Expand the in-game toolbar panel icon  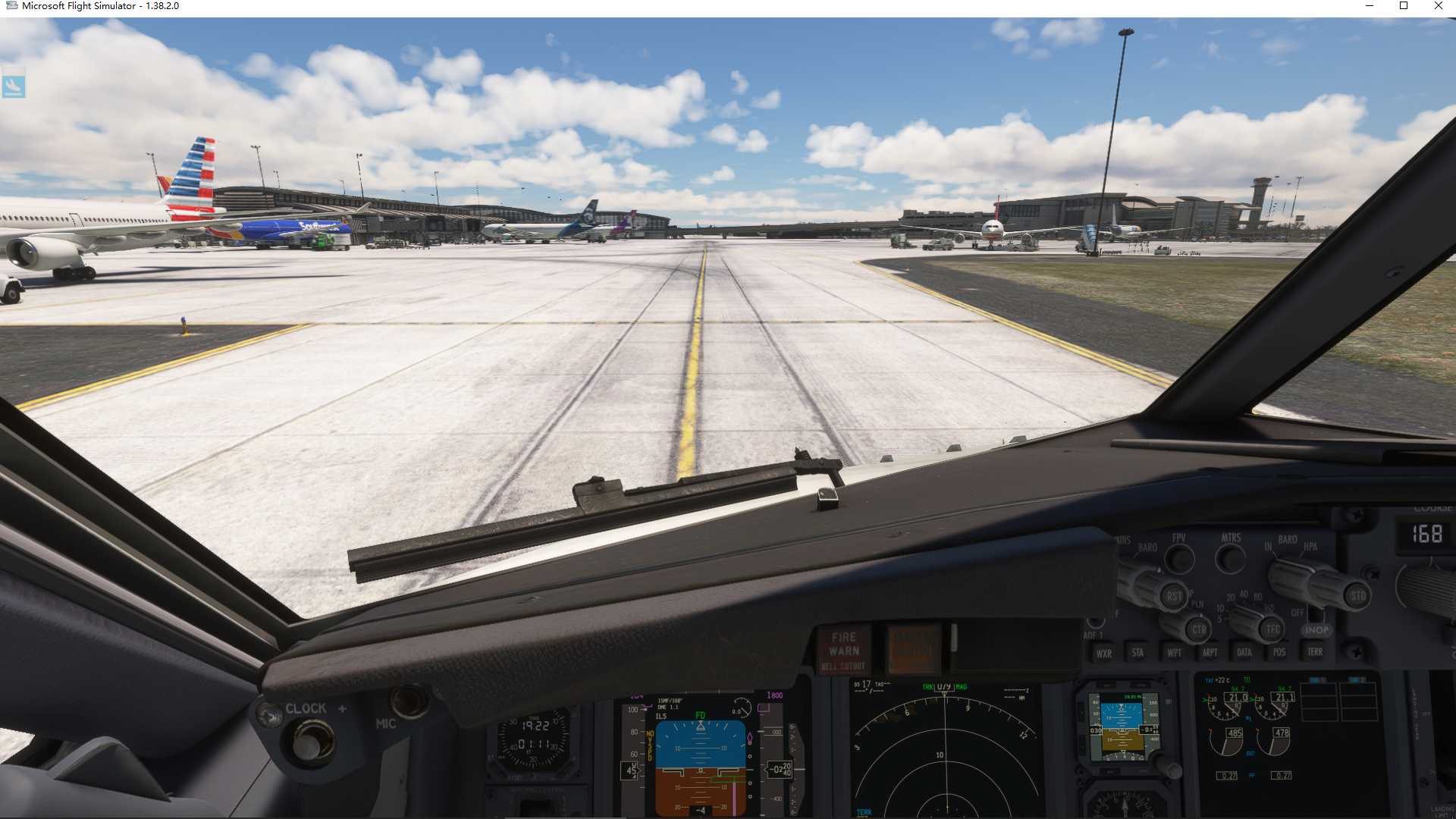click(x=14, y=86)
